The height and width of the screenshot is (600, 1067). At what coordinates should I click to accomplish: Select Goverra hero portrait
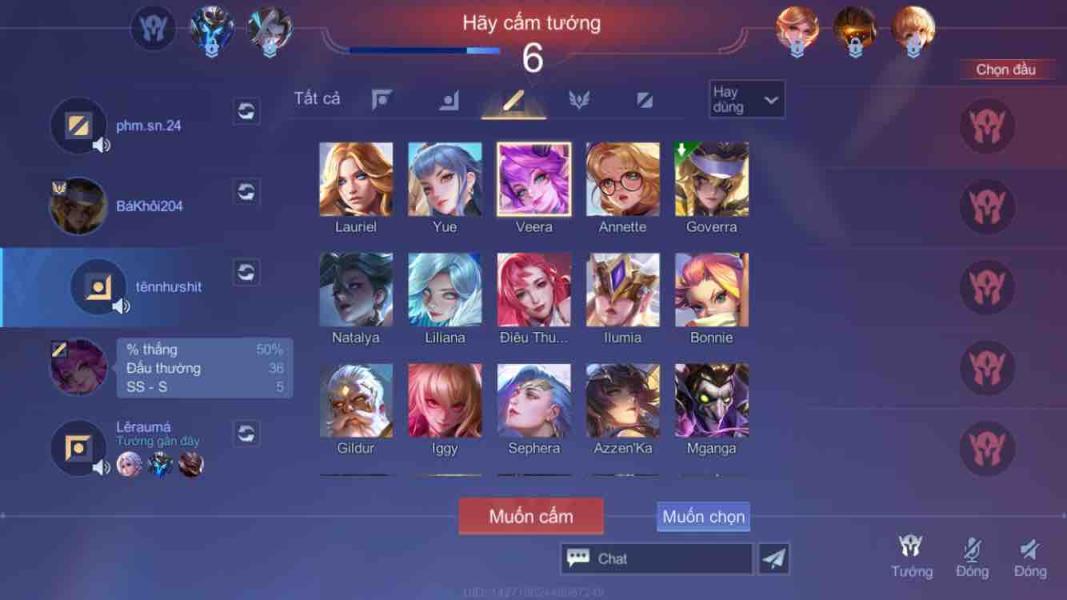[712, 180]
